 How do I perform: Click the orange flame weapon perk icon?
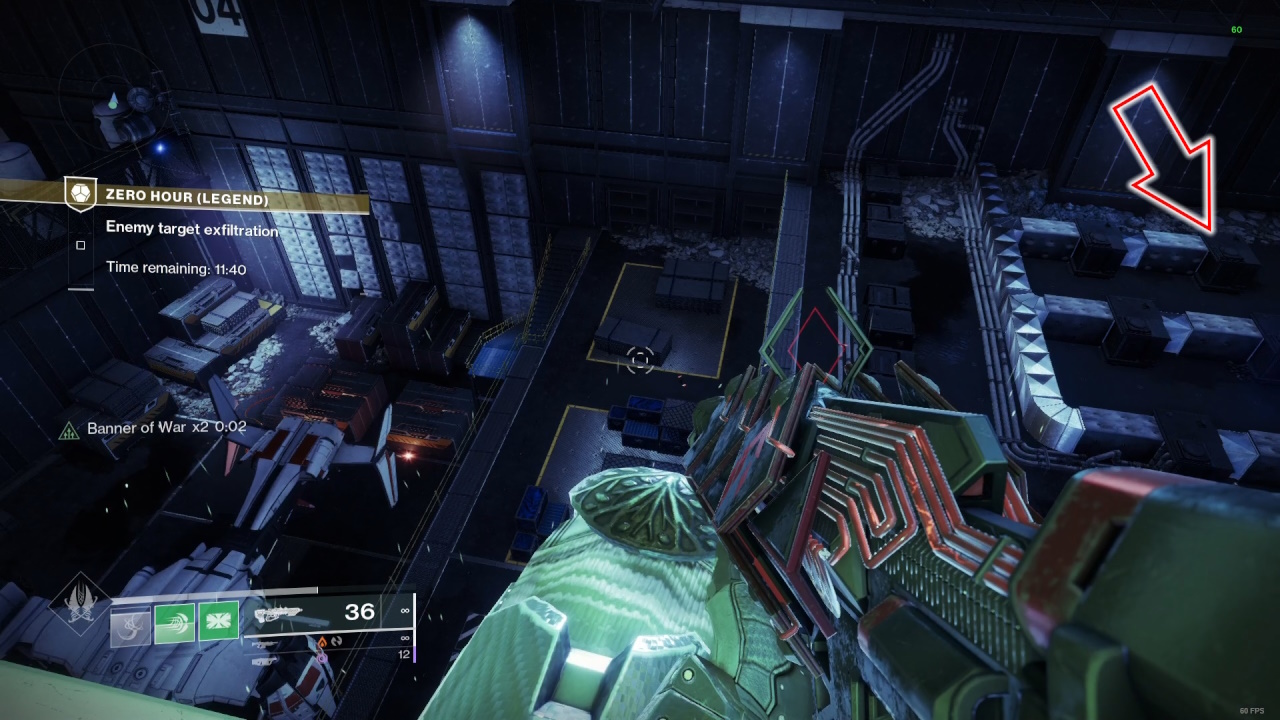323,640
